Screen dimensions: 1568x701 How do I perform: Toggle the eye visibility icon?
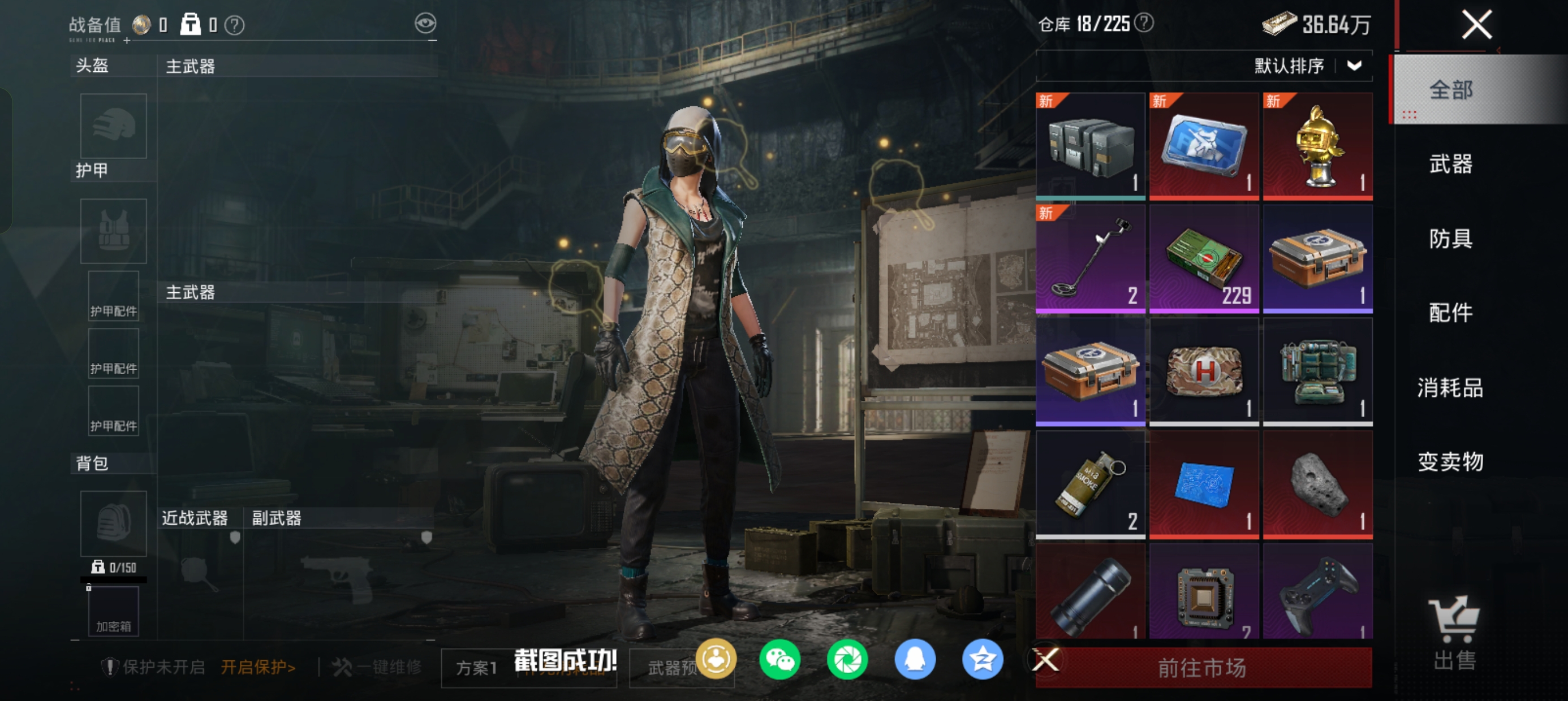[425, 24]
